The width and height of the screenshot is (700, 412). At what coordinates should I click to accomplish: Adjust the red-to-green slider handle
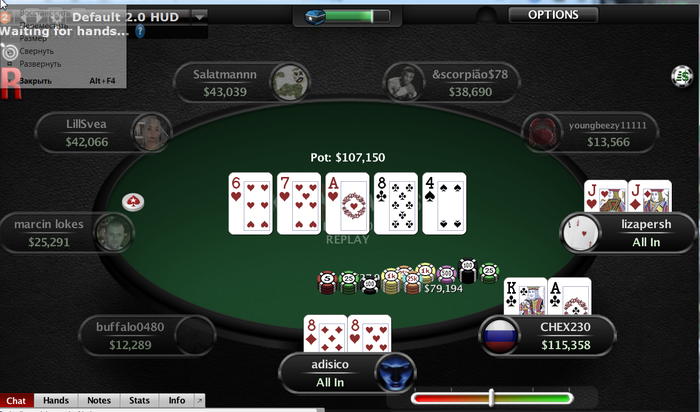[x=491, y=397]
